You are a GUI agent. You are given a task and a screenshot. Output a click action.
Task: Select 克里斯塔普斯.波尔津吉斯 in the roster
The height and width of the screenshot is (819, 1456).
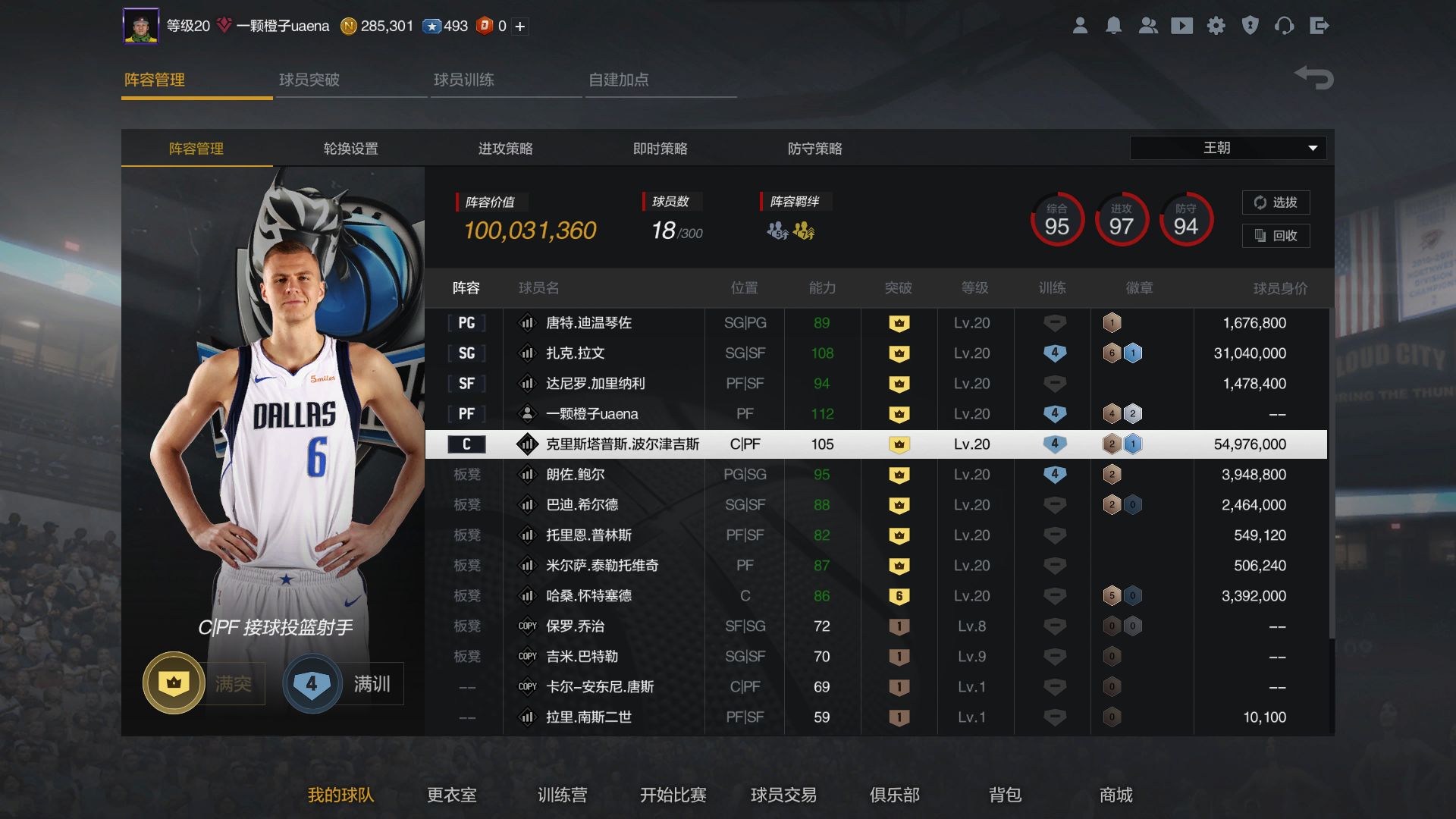623,444
